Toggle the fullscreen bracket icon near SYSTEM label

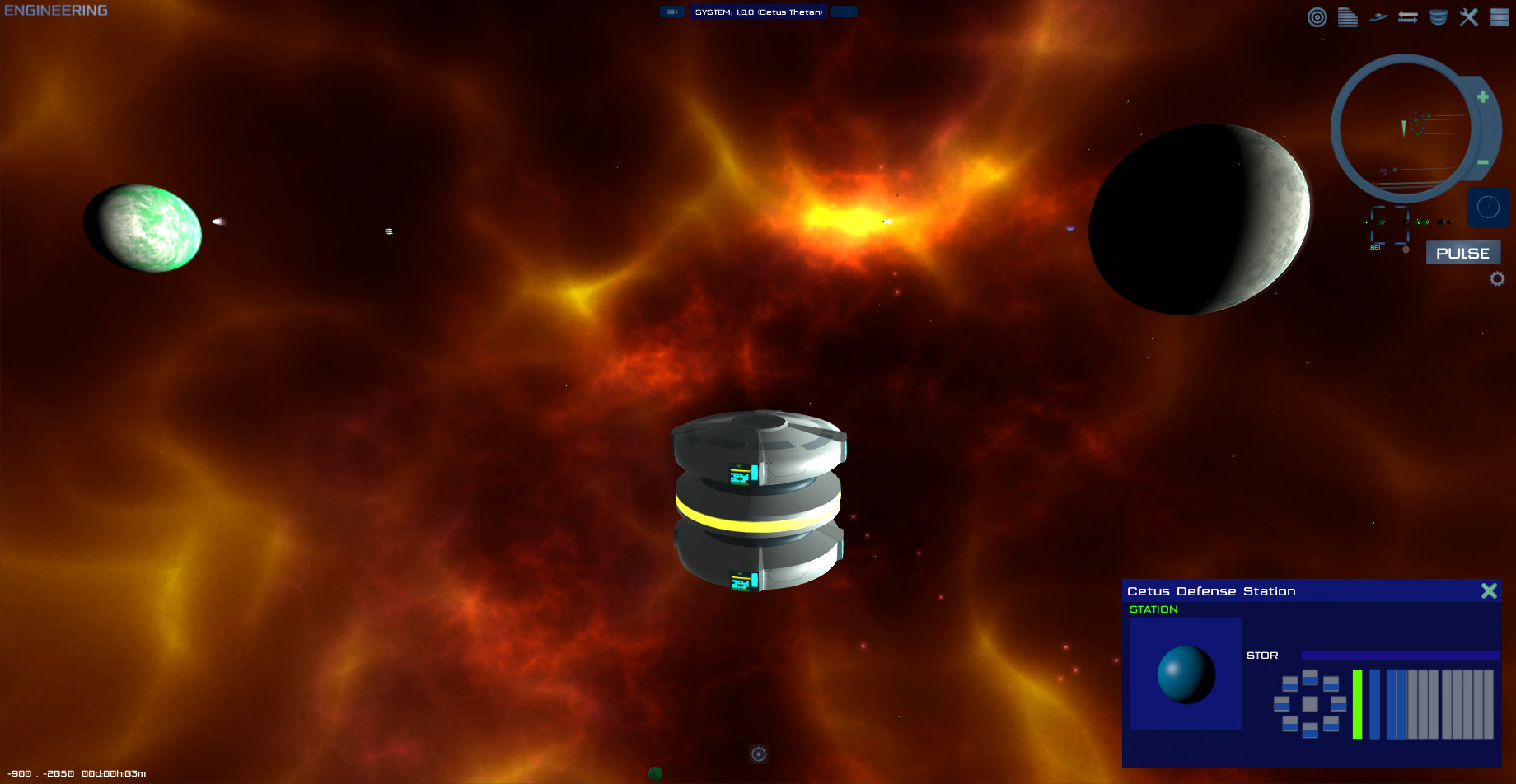[x=844, y=12]
